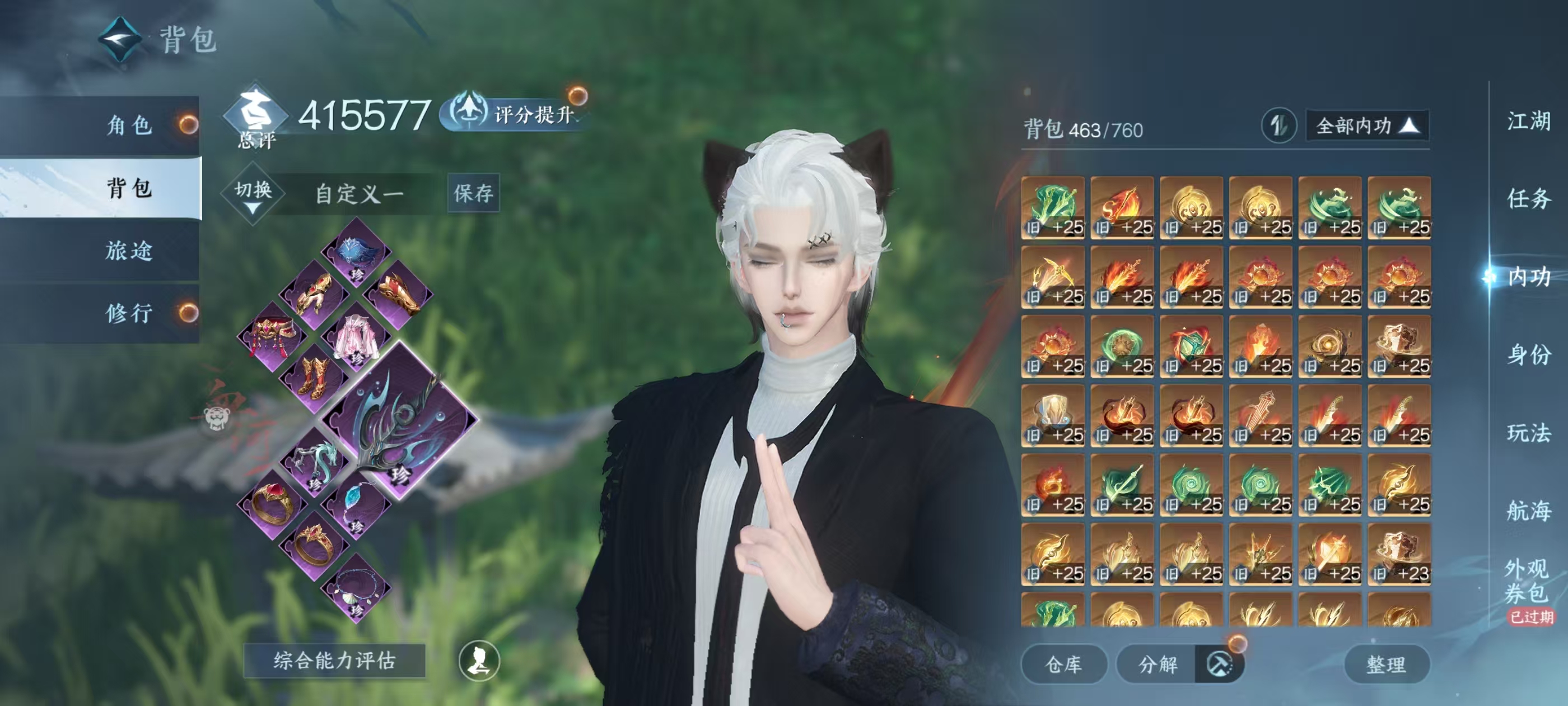Viewport: 1568px width, 706px height.
Task: Go back using the top-left arrow icon
Action: 120,39
